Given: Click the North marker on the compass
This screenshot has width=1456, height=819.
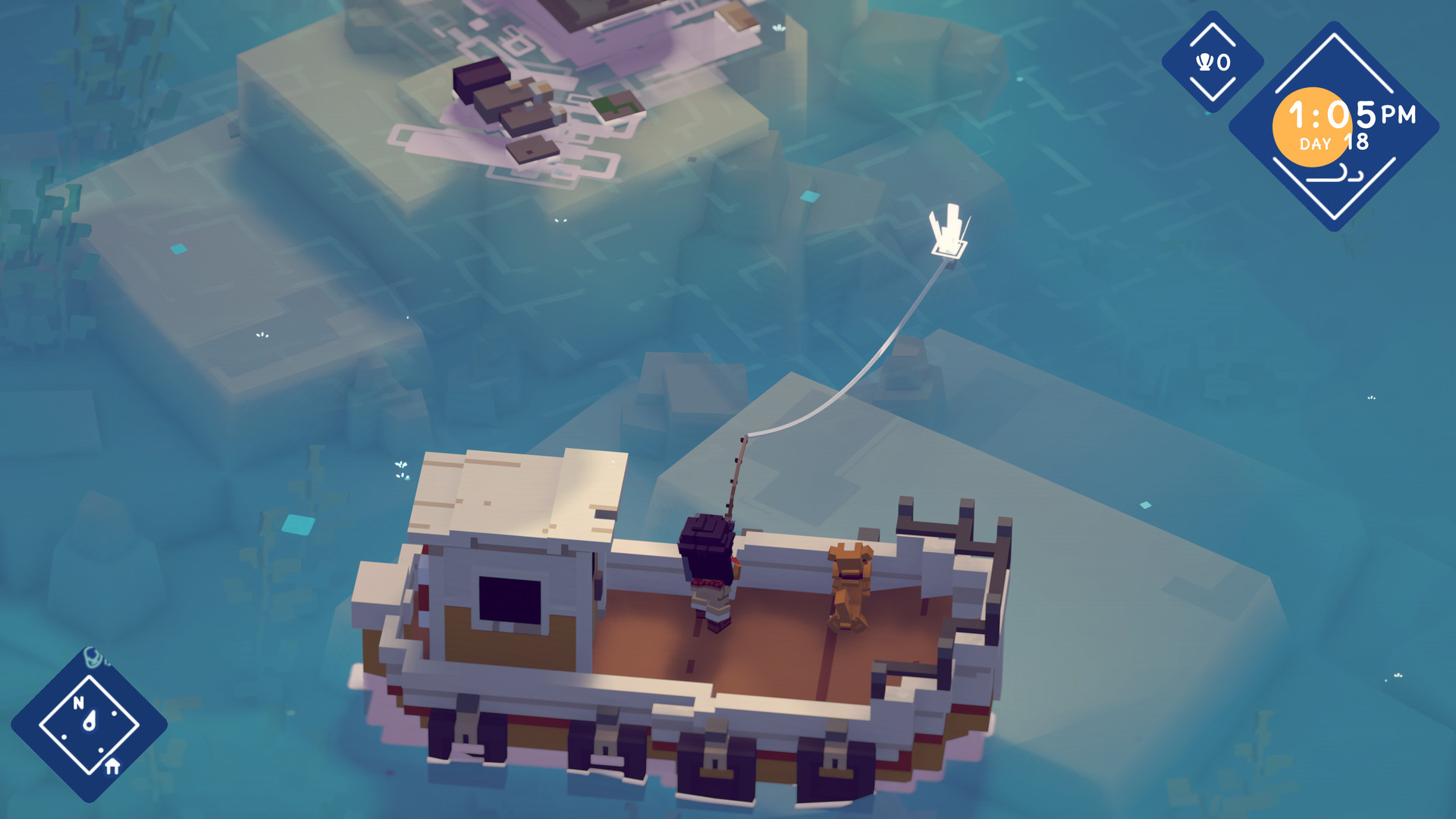Looking at the screenshot, I should pyautogui.click(x=79, y=702).
